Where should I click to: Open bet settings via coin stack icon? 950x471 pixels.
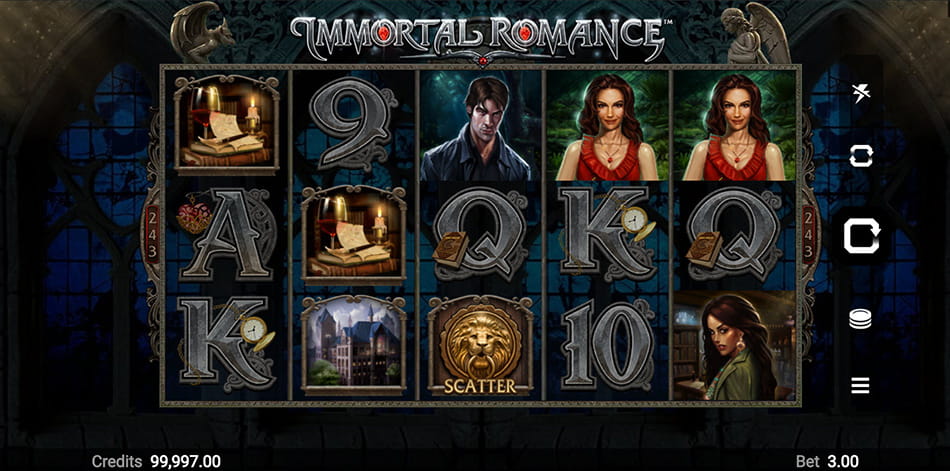click(x=860, y=319)
